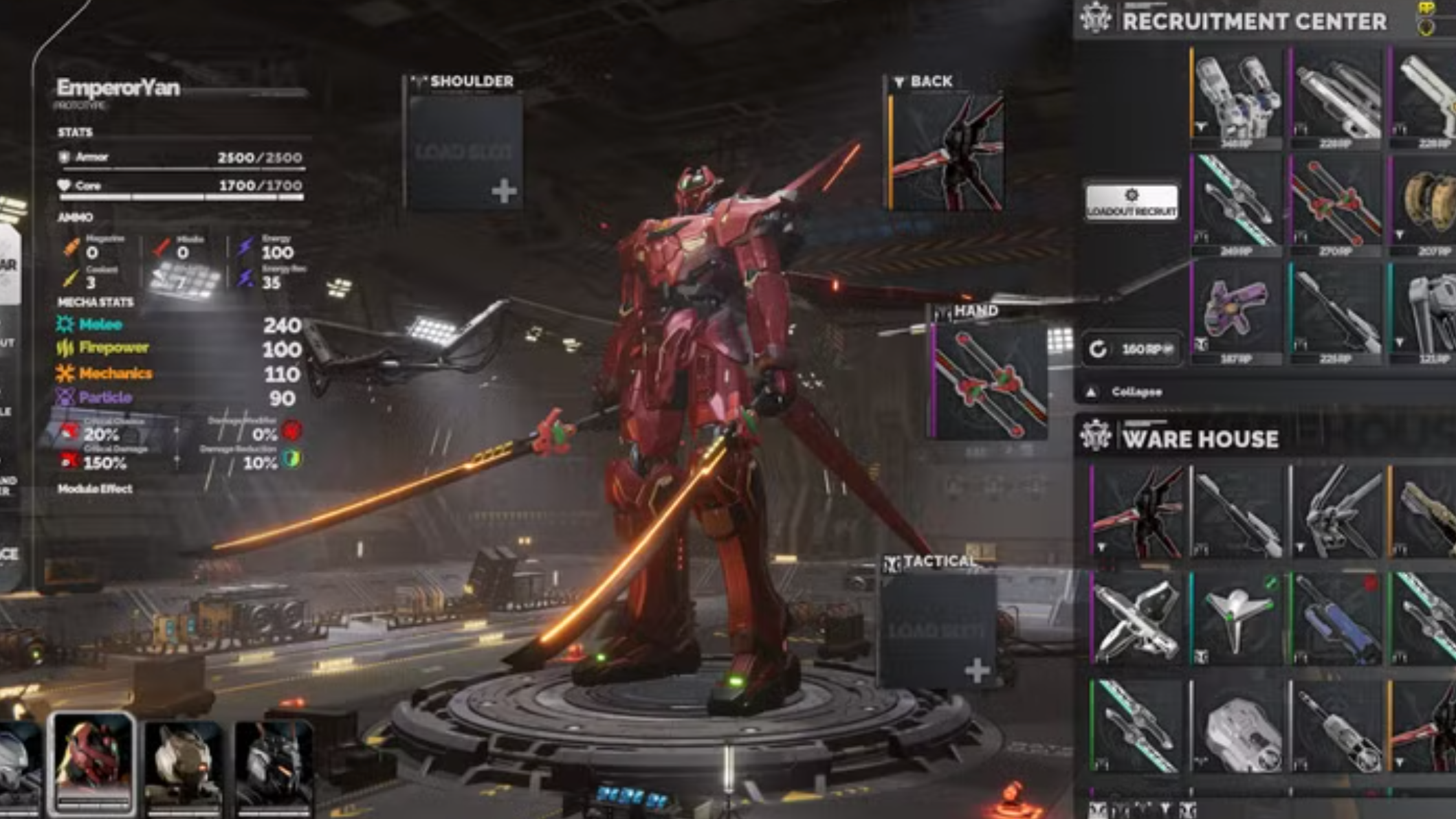Viewport: 1456px width, 819px height.
Task: Refresh the recruitment shop for 160 RP
Action: (1130, 349)
